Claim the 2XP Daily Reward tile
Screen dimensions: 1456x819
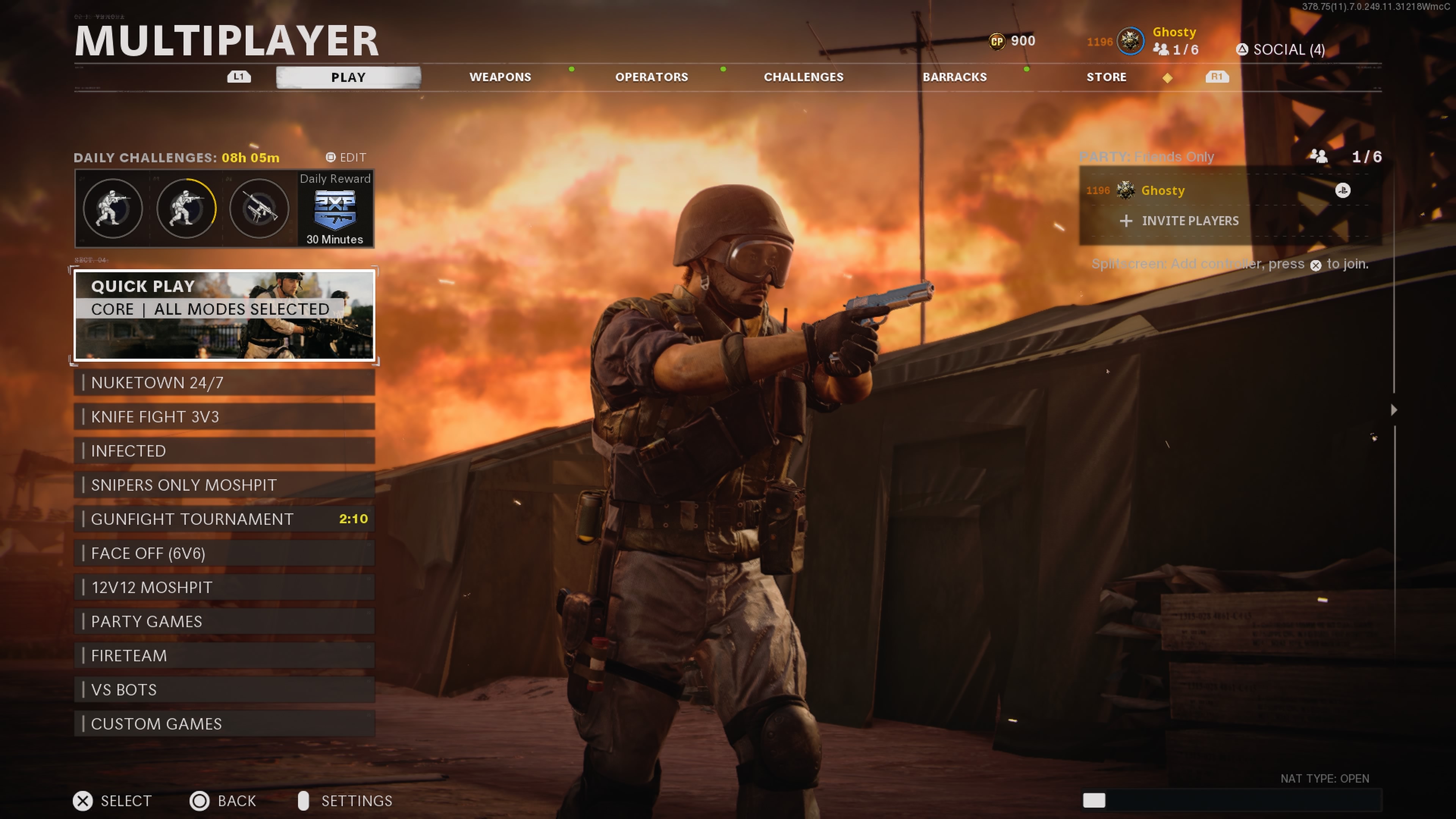[335, 209]
